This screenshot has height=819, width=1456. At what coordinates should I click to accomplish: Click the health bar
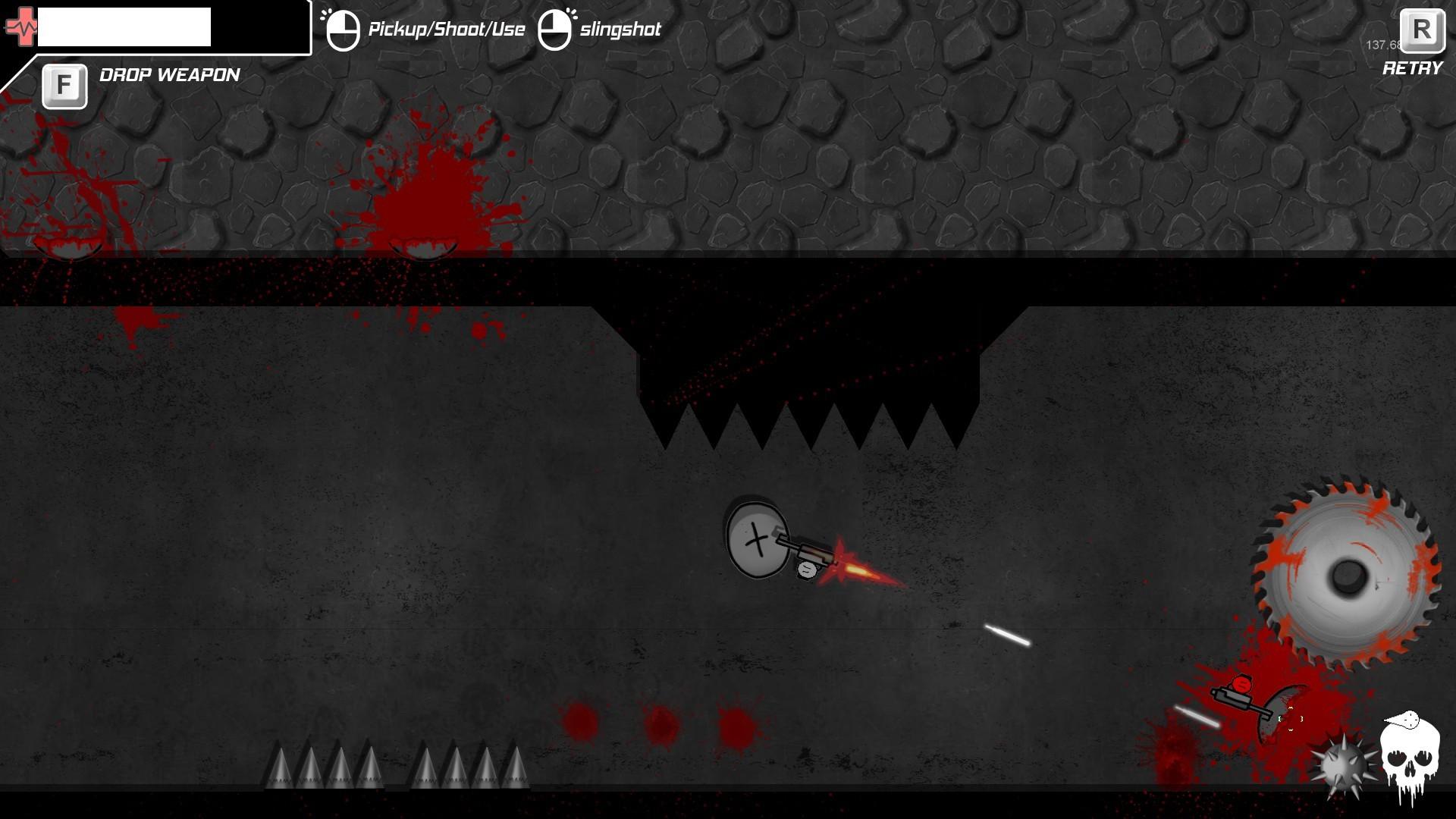125,27
